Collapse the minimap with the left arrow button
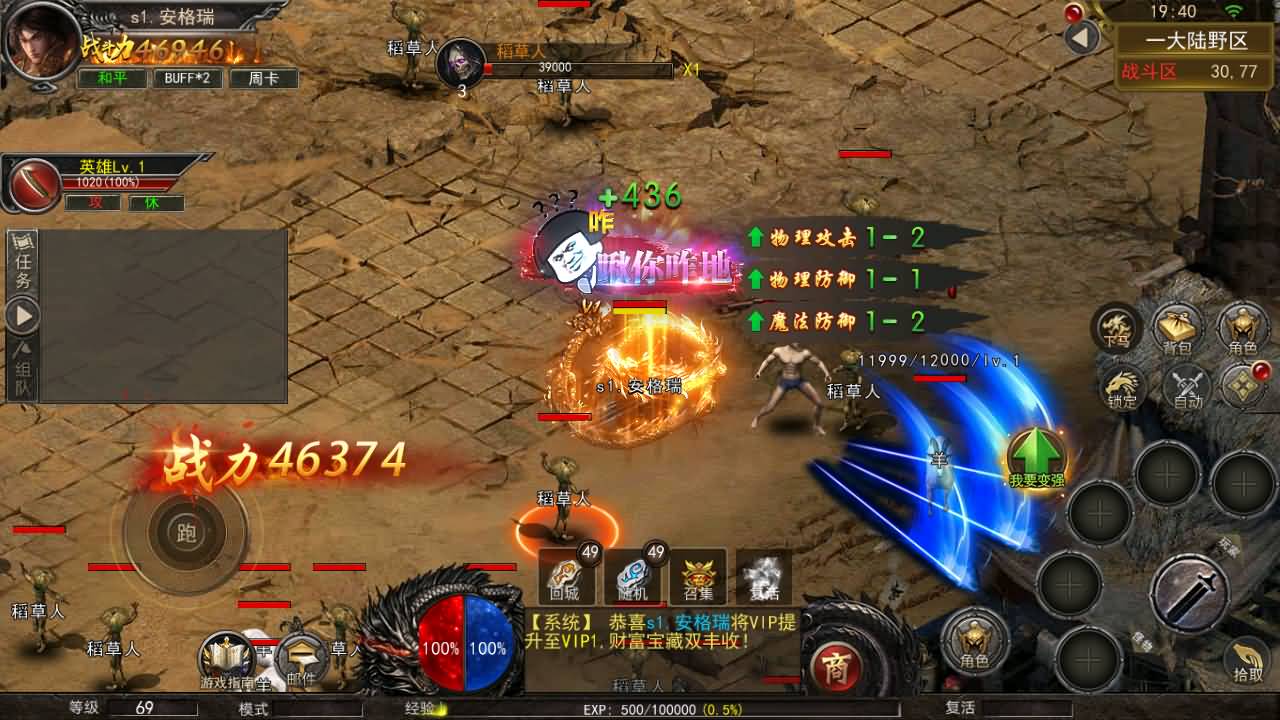Image resolution: width=1280 pixels, height=720 pixels. click(x=1081, y=38)
